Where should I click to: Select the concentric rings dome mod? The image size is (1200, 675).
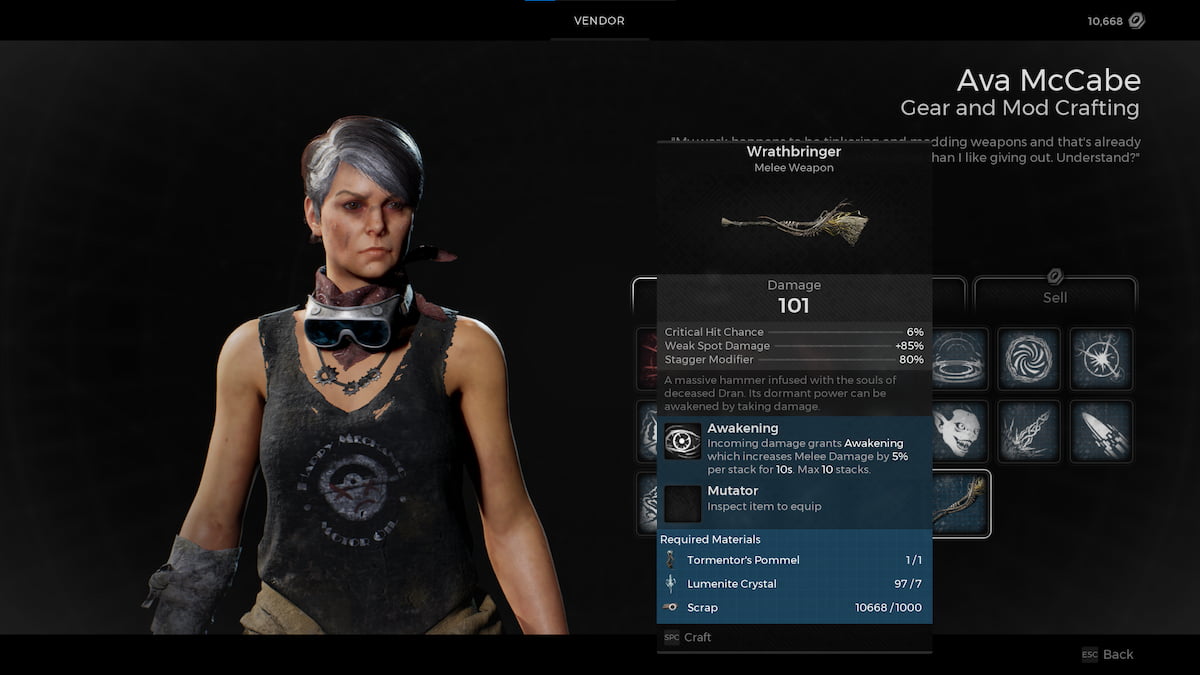pos(961,359)
